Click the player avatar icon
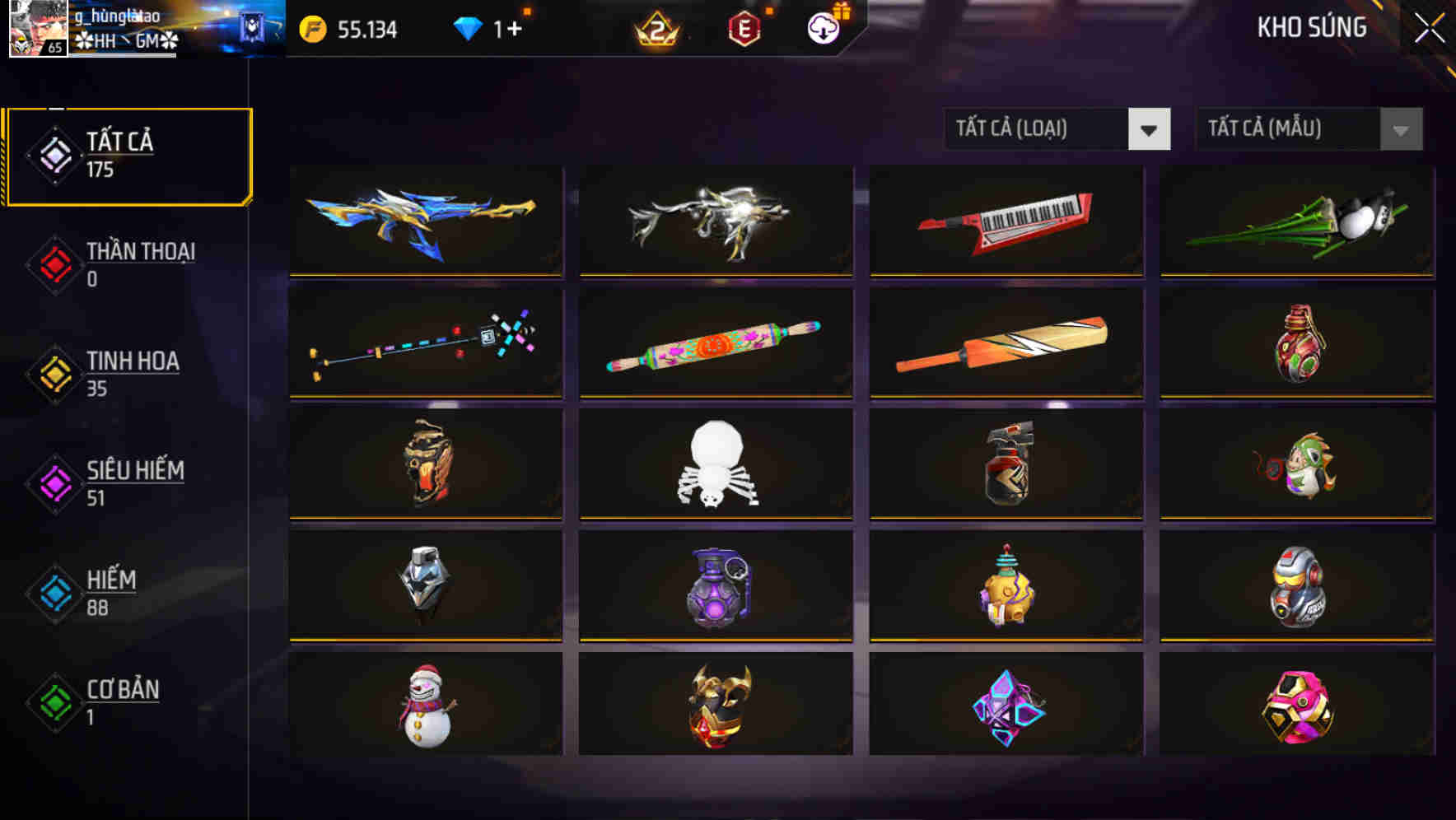The width and height of the screenshot is (1456, 820). pos(36,28)
